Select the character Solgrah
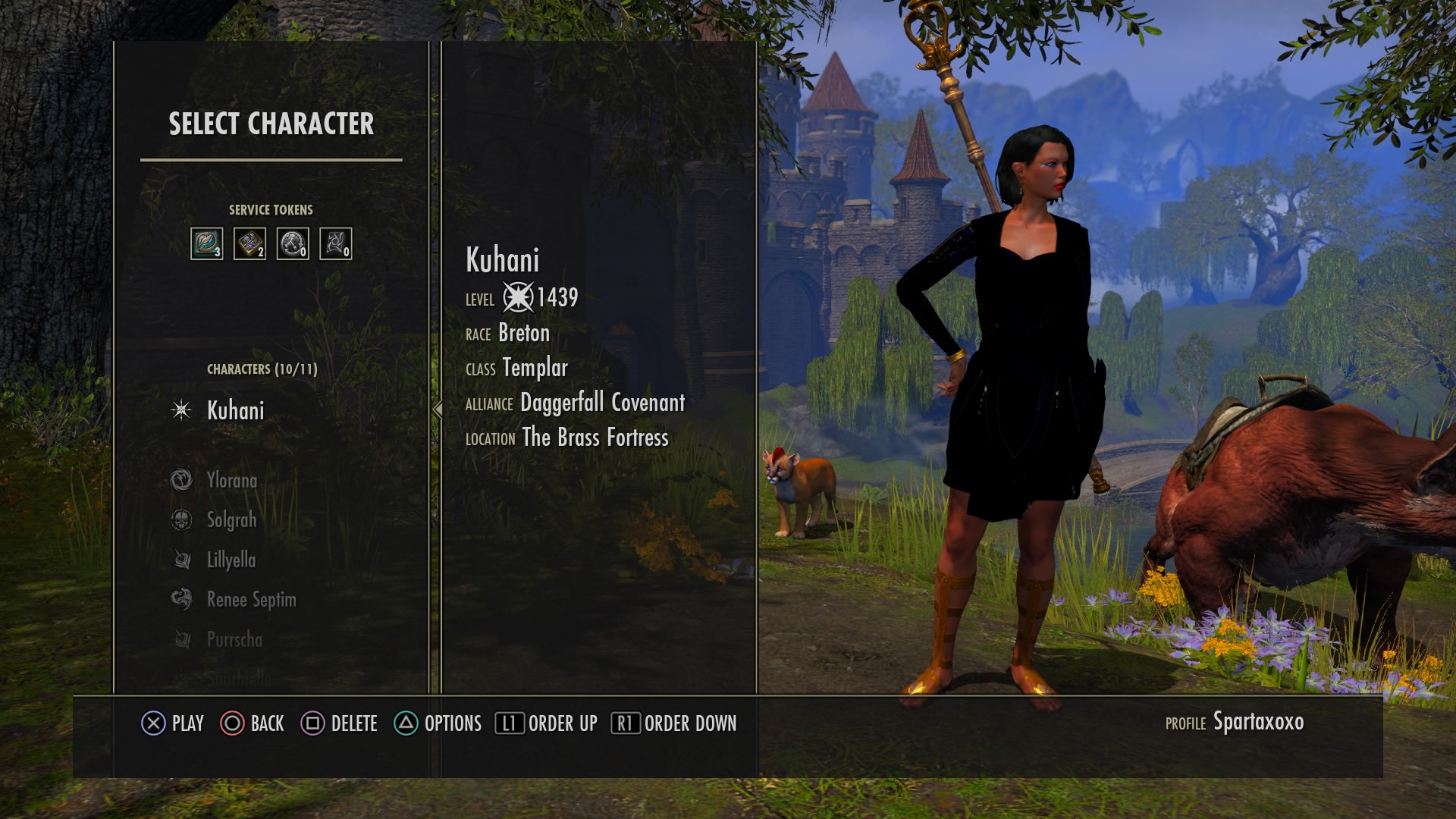Viewport: 1456px width, 819px height. point(231,520)
